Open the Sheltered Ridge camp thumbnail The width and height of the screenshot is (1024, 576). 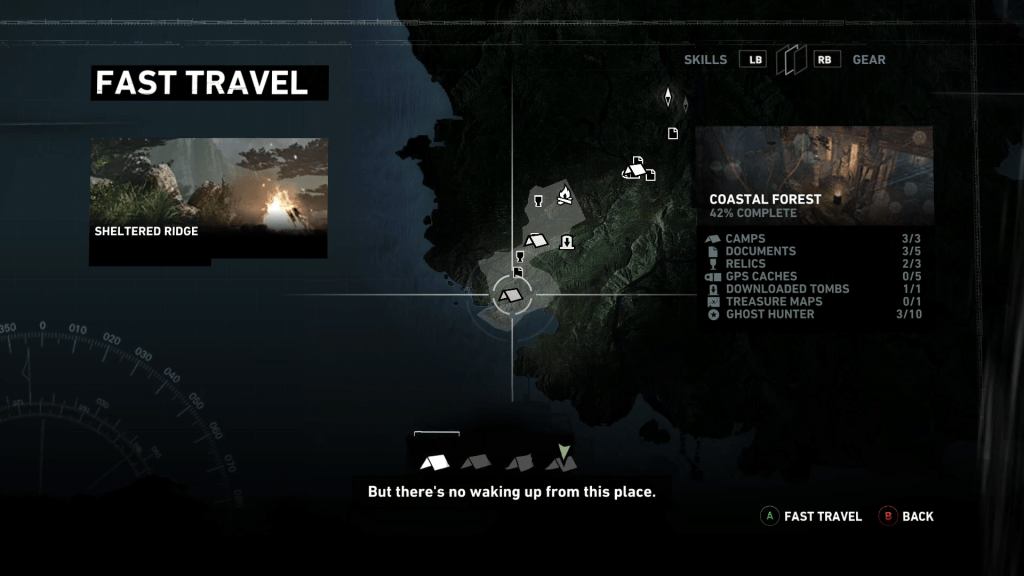click(x=209, y=196)
